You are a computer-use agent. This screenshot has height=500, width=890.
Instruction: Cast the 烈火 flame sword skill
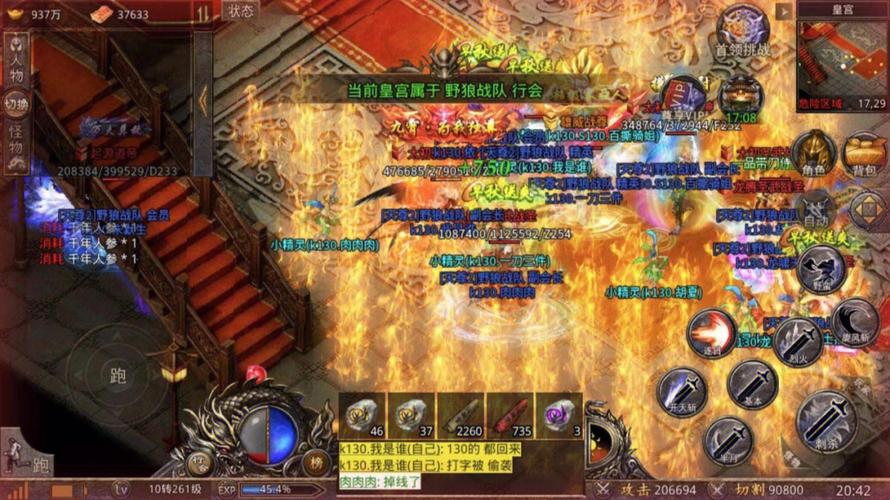click(797, 342)
